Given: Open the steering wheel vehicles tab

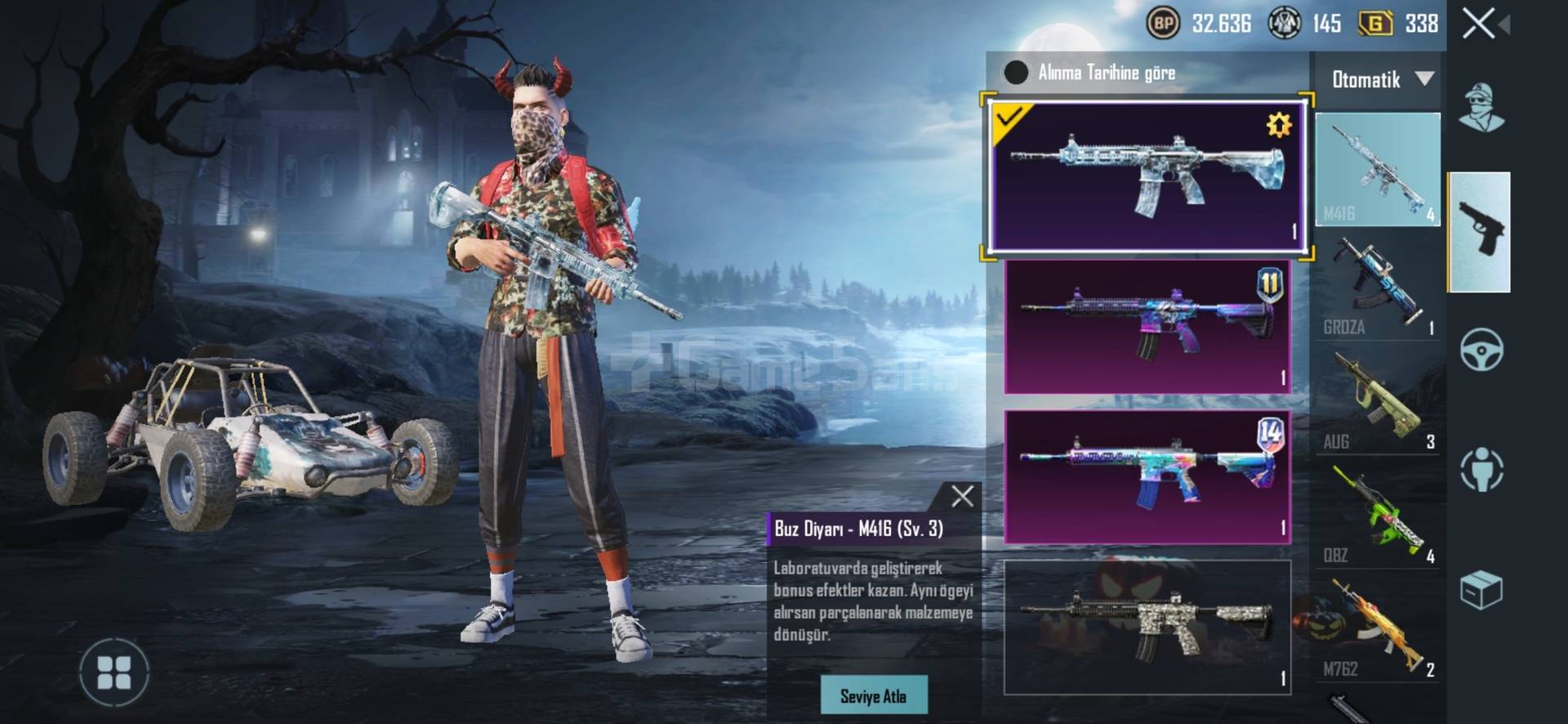Looking at the screenshot, I should click(x=1481, y=350).
